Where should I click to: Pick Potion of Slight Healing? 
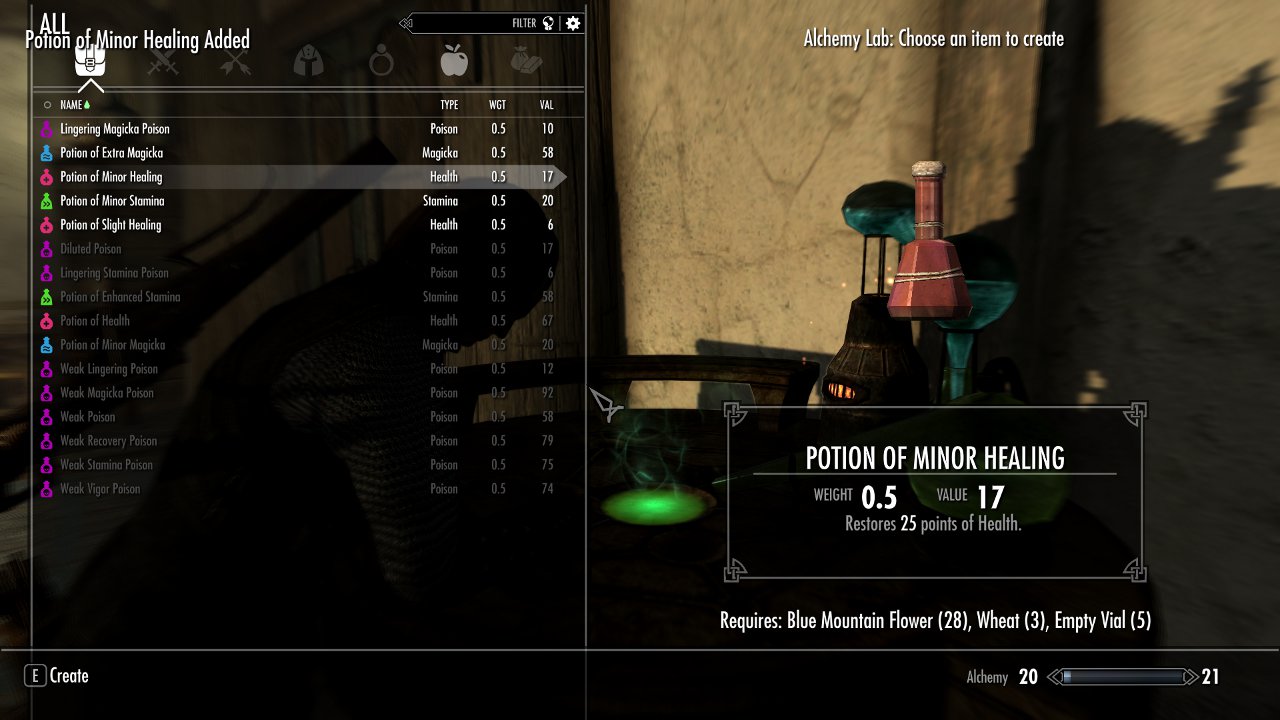pyautogui.click(x=110, y=225)
